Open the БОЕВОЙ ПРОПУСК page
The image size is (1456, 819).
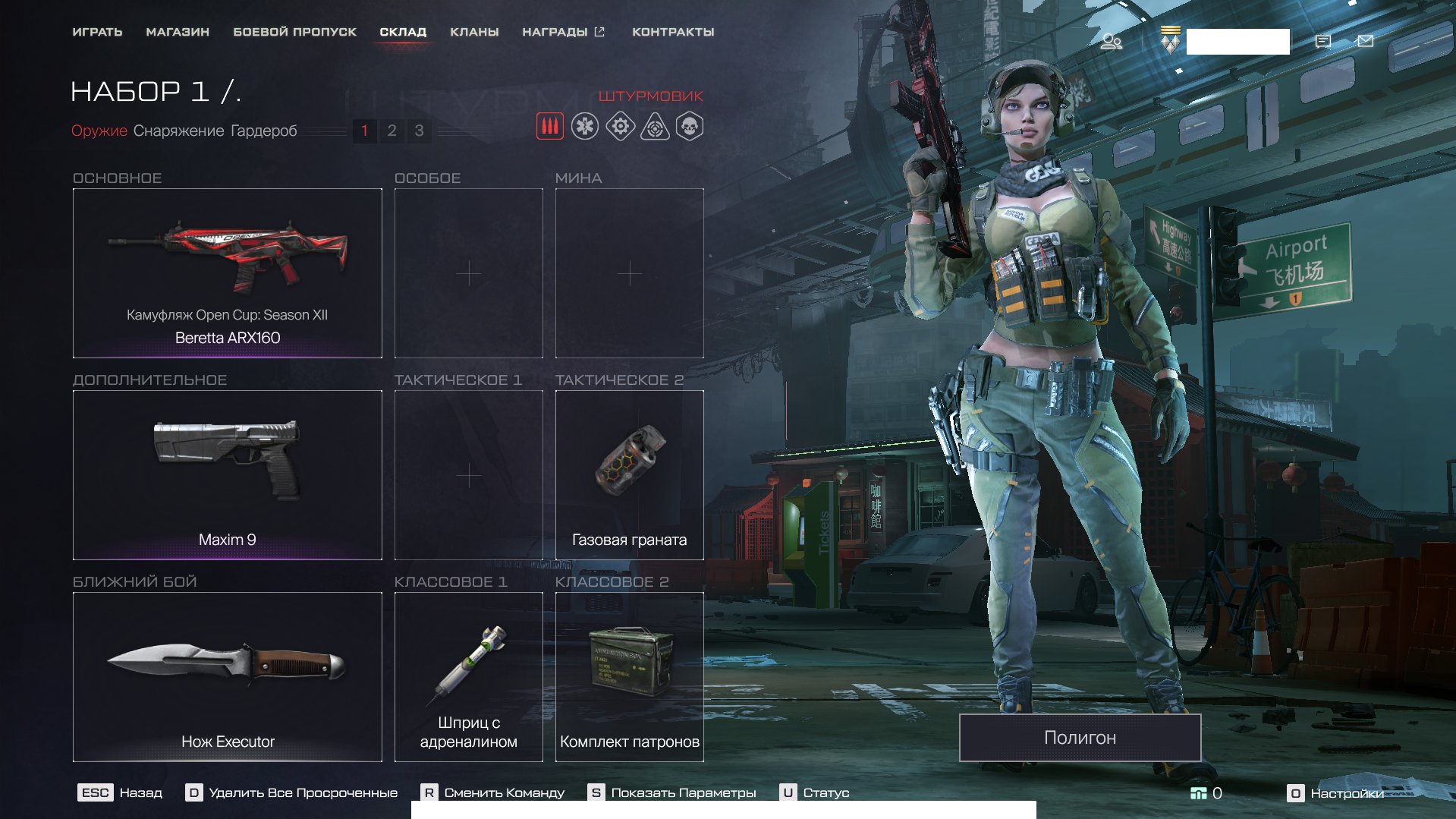(x=294, y=32)
